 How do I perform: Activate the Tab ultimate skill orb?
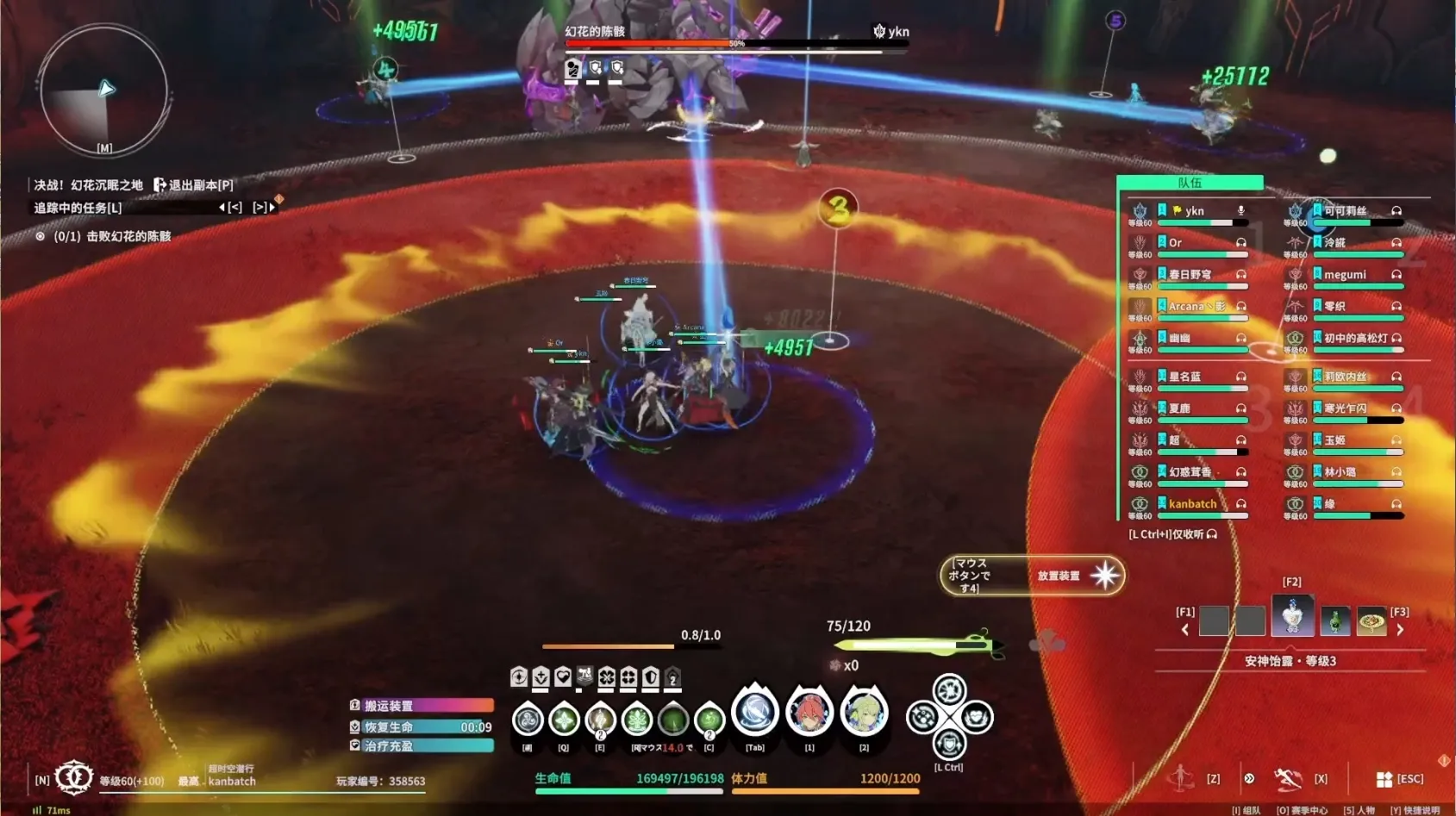tap(755, 713)
